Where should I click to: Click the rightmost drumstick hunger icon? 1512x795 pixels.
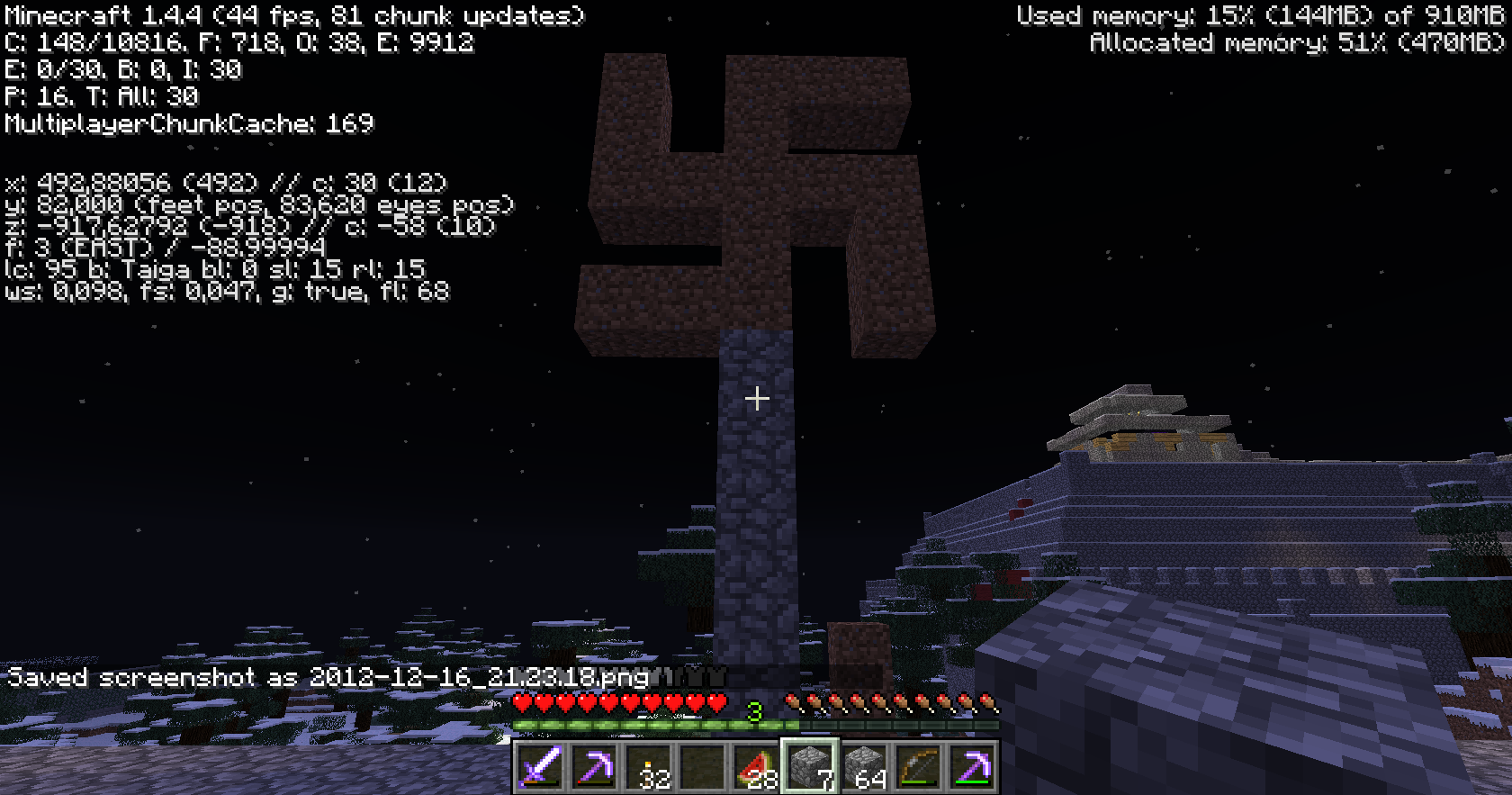click(990, 702)
